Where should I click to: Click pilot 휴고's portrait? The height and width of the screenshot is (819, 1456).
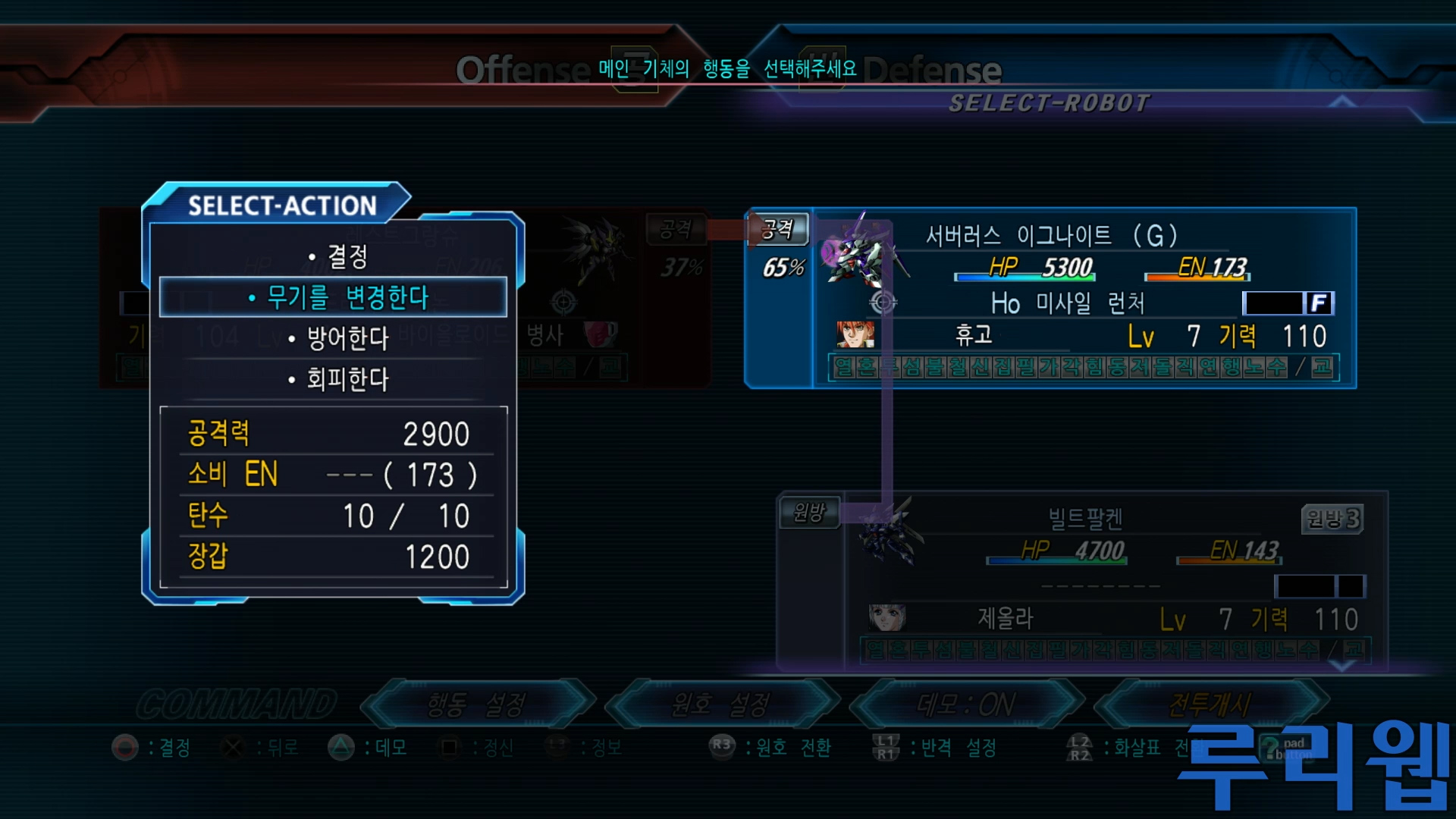[x=855, y=334]
